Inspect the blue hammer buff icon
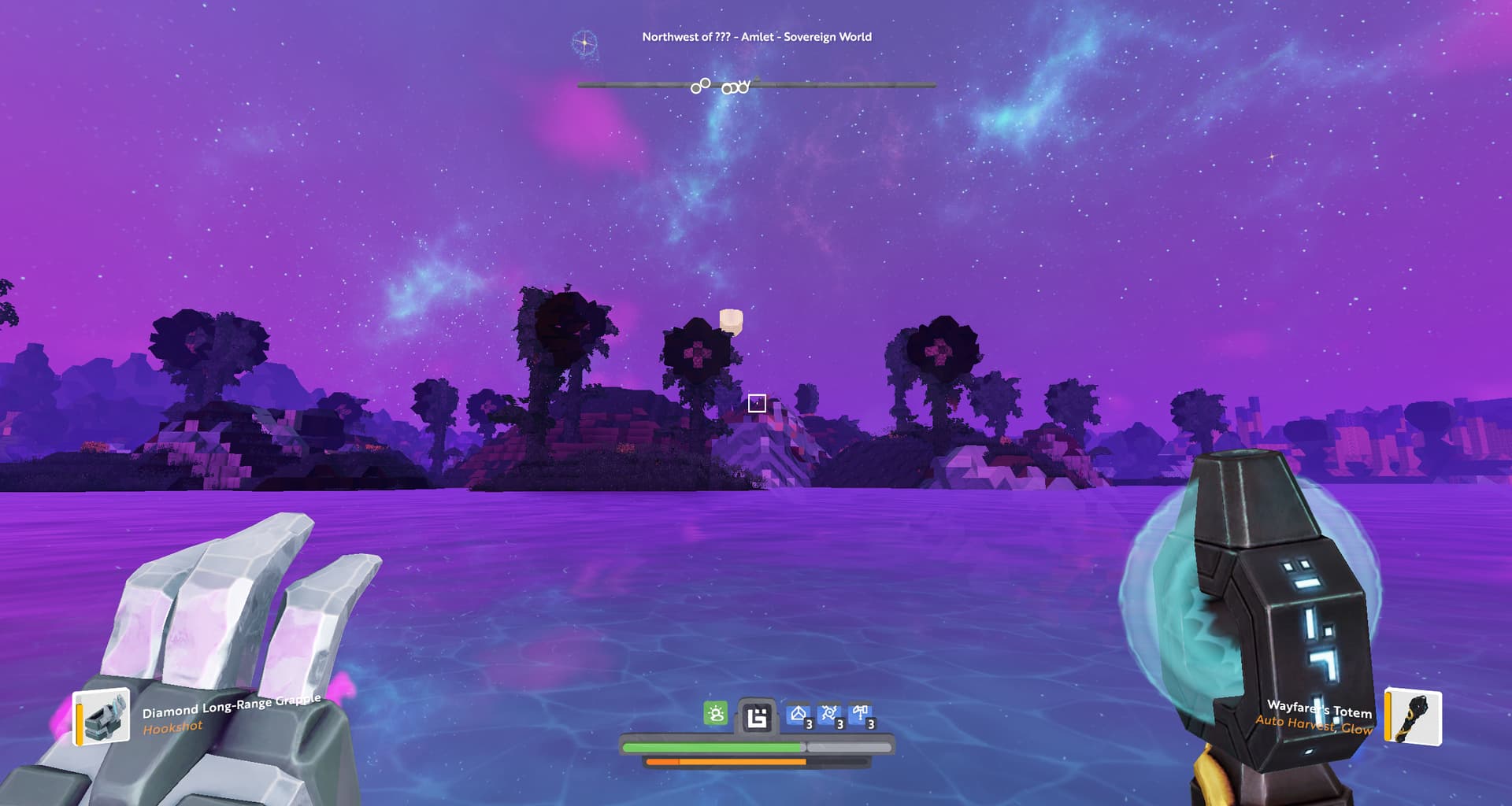 860,715
